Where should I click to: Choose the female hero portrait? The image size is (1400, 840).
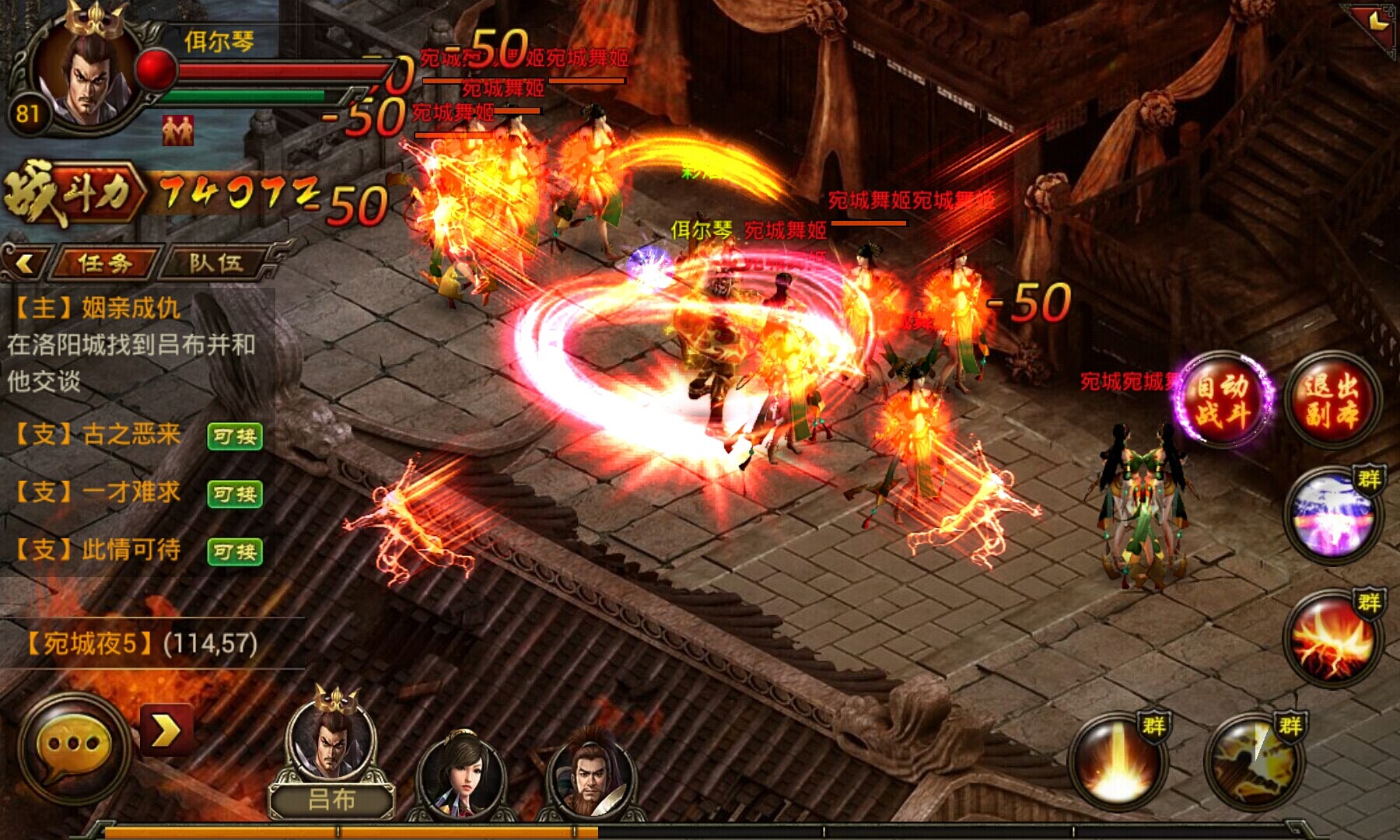click(x=461, y=775)
